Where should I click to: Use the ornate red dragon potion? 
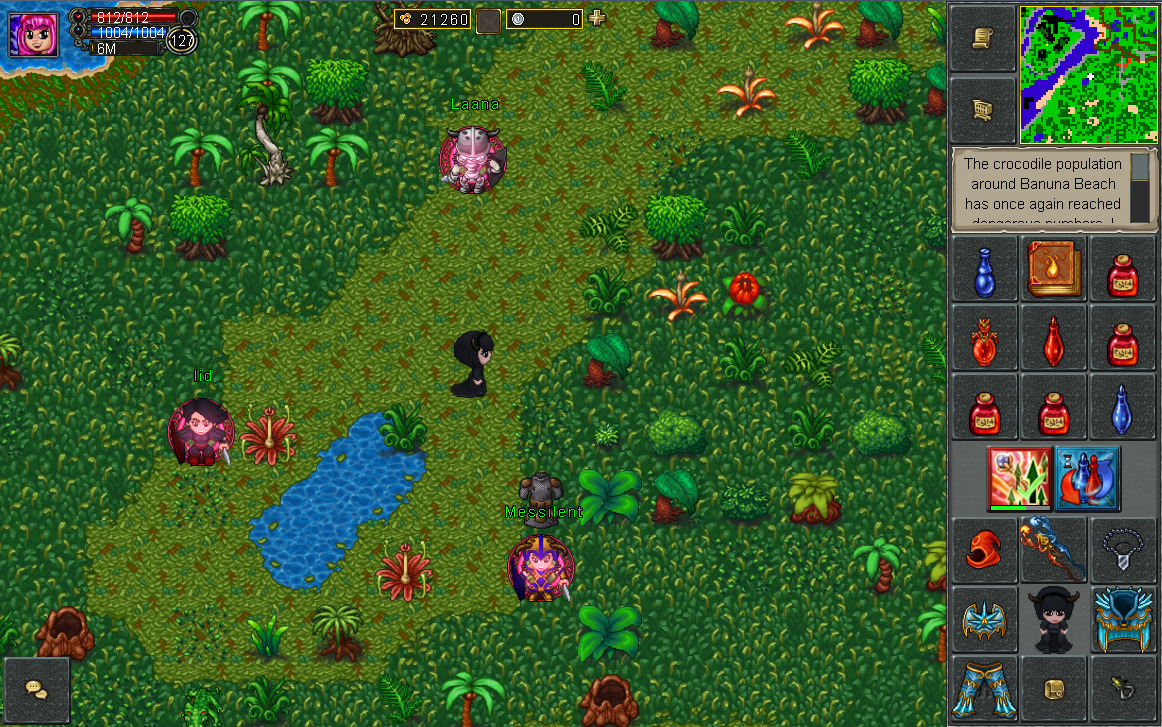tap(984, 339)
